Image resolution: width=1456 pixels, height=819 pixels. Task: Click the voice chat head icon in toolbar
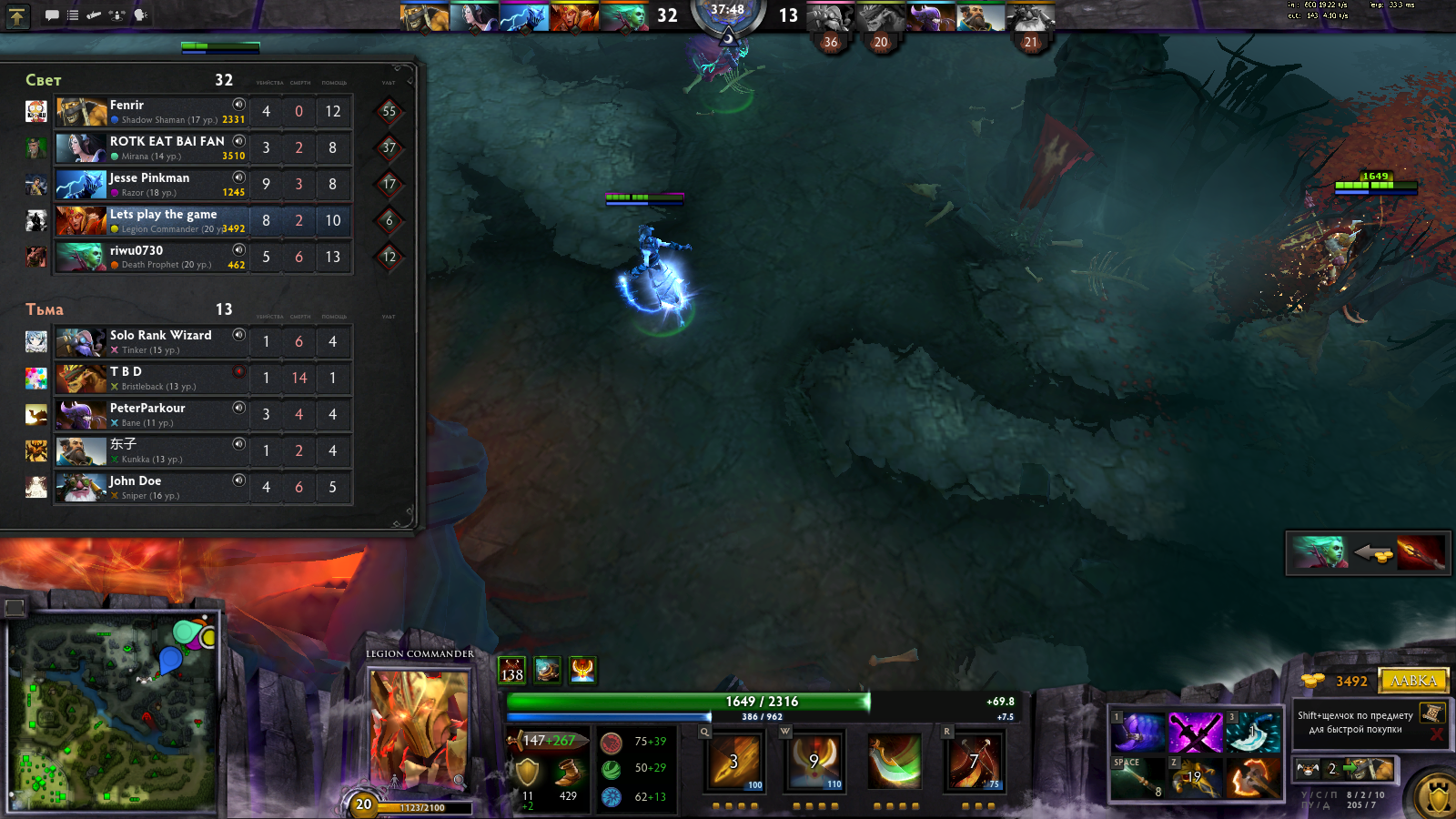coord(140,15)
